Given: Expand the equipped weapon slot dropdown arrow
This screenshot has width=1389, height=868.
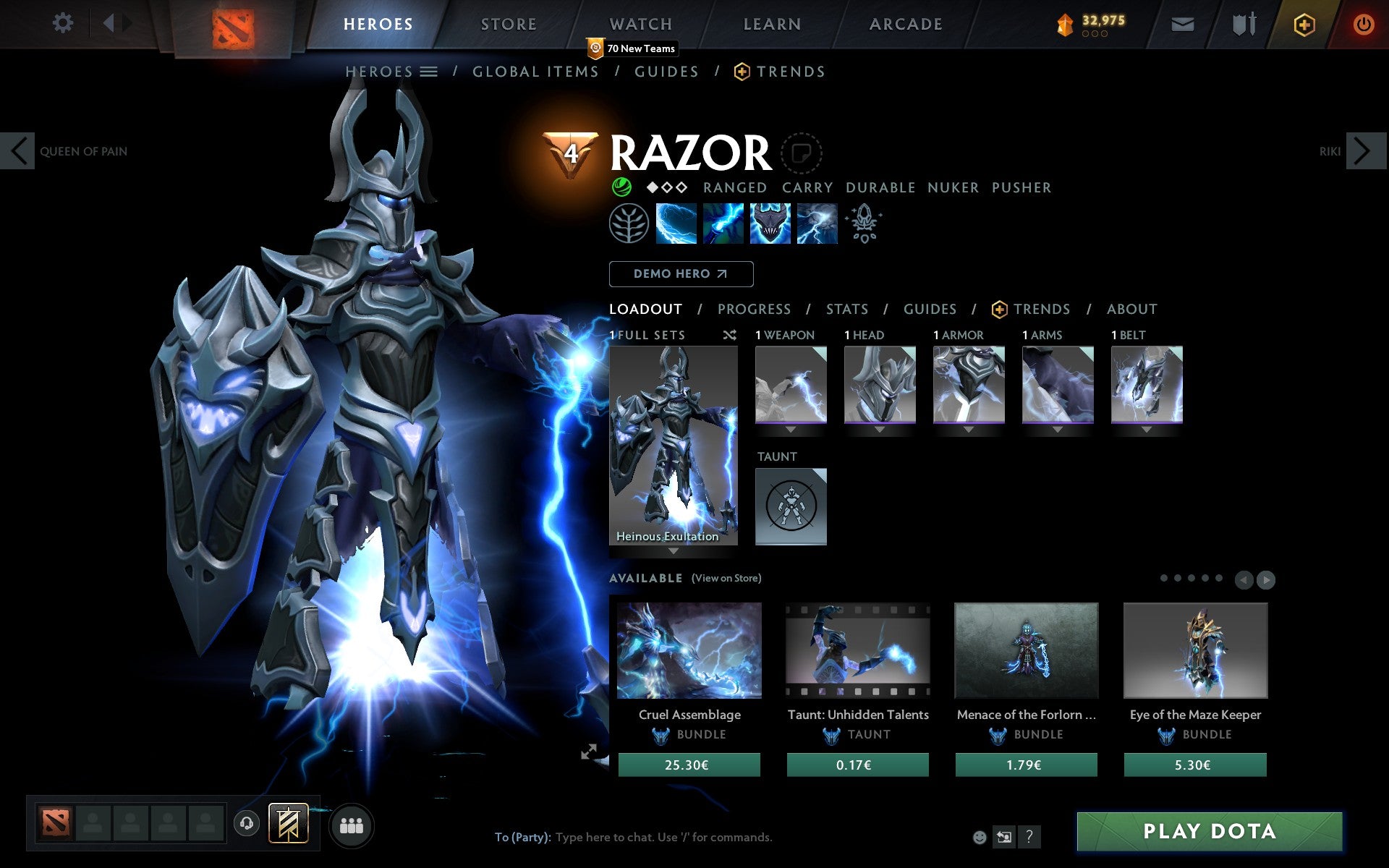Looking at the screenshot, I should (x=790, y=428).
